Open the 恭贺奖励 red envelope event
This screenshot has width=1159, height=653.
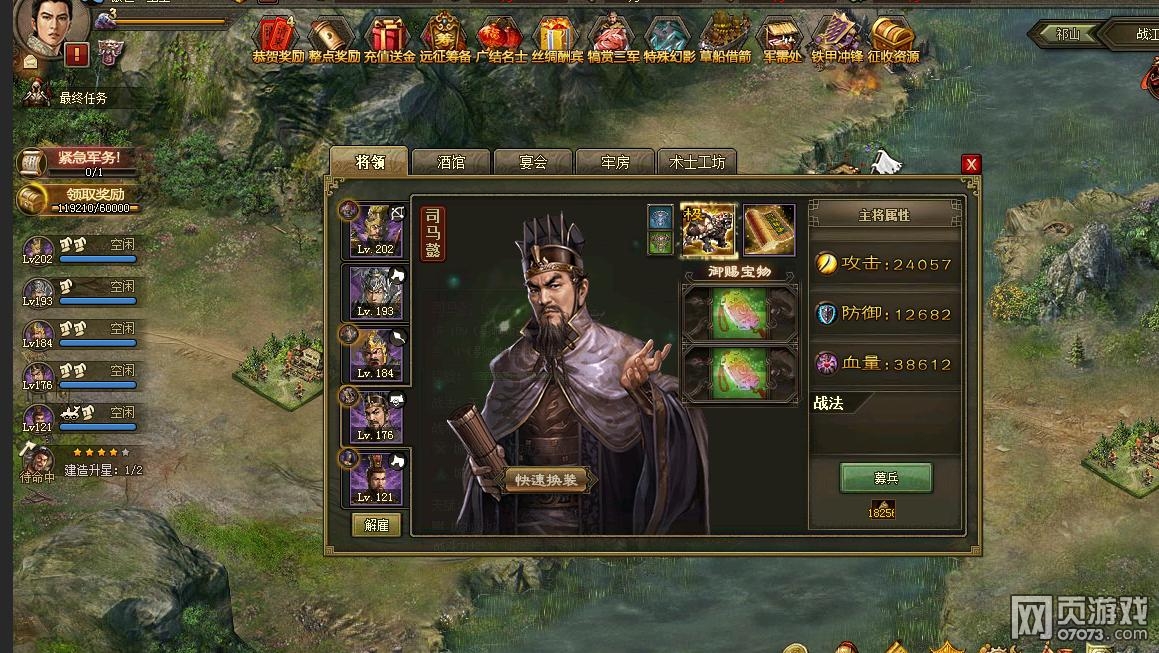pyautogui.click(x=277, y=39)
